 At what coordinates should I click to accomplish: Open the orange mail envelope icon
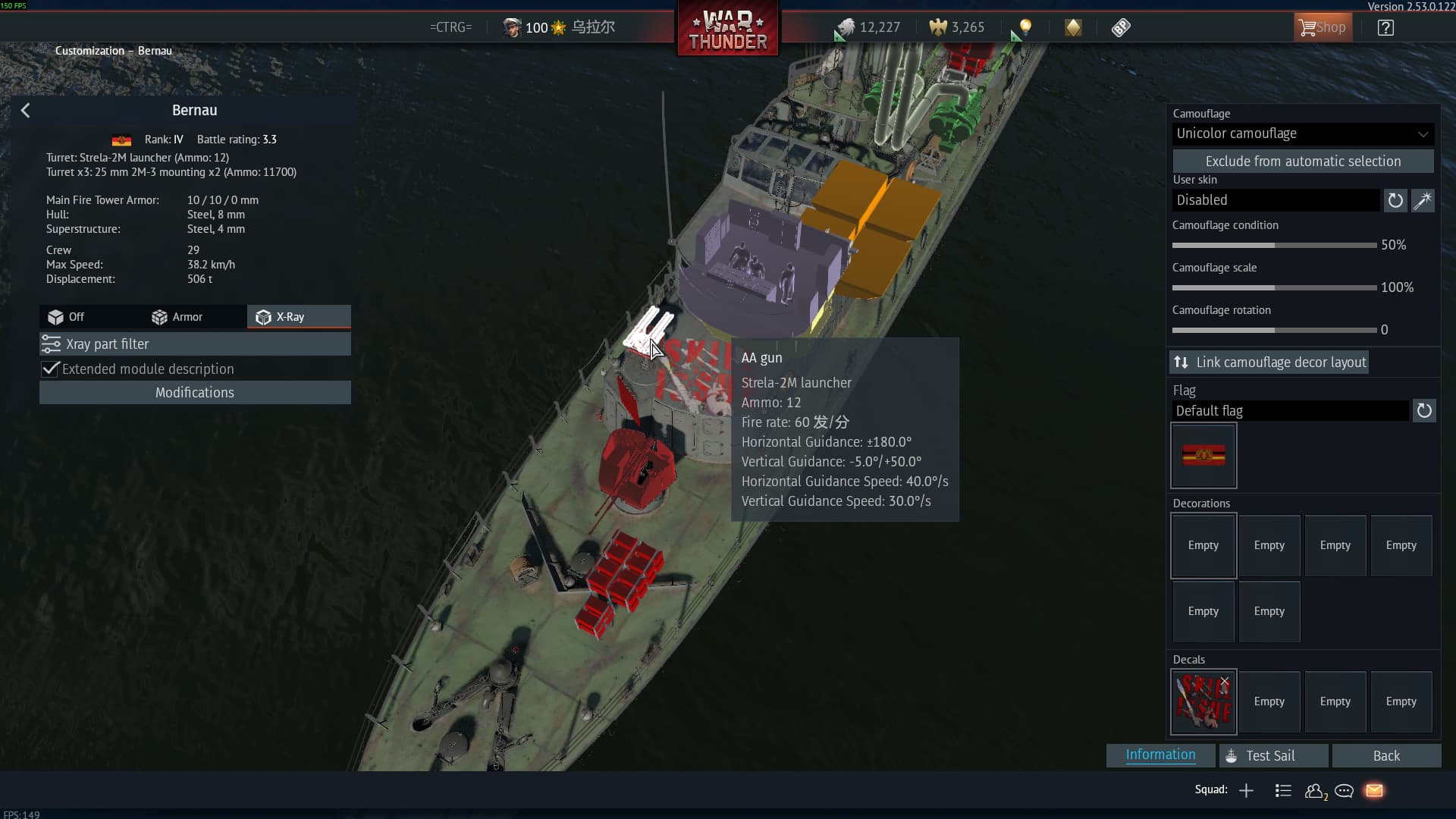[x=1374, y=791]
